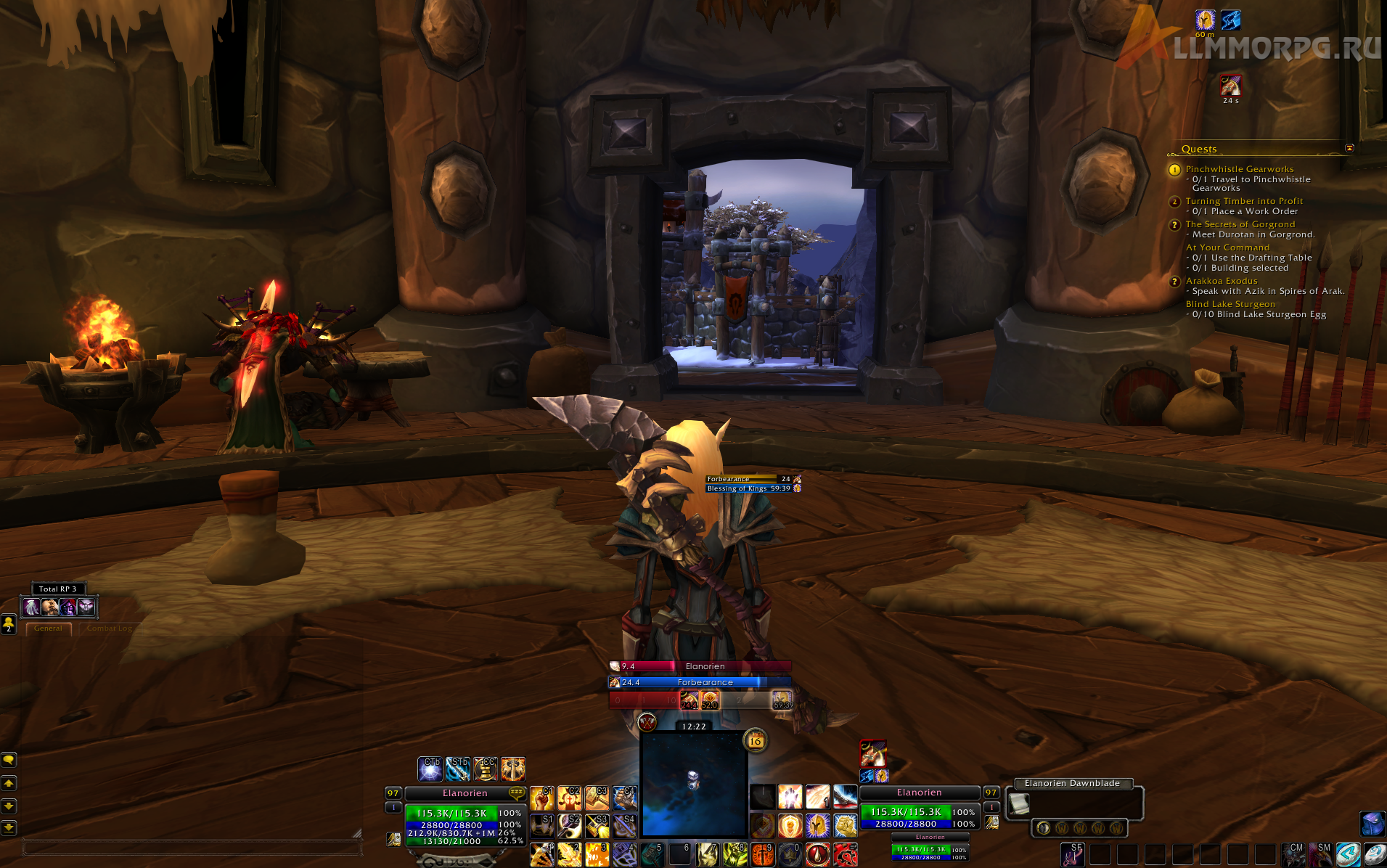Open the blue backpack

1372,824
